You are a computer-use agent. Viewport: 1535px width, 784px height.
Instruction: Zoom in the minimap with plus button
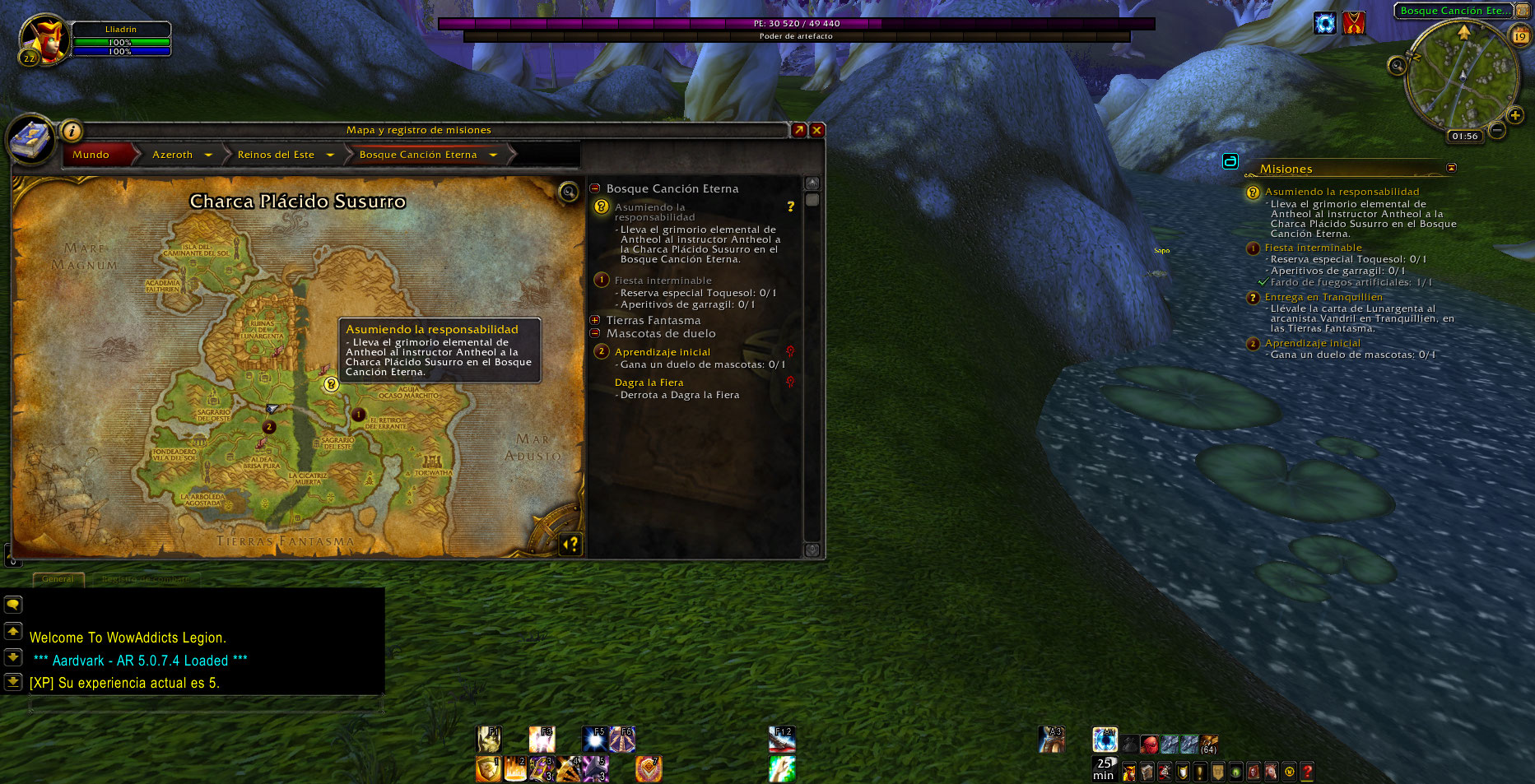(1515, 115)
